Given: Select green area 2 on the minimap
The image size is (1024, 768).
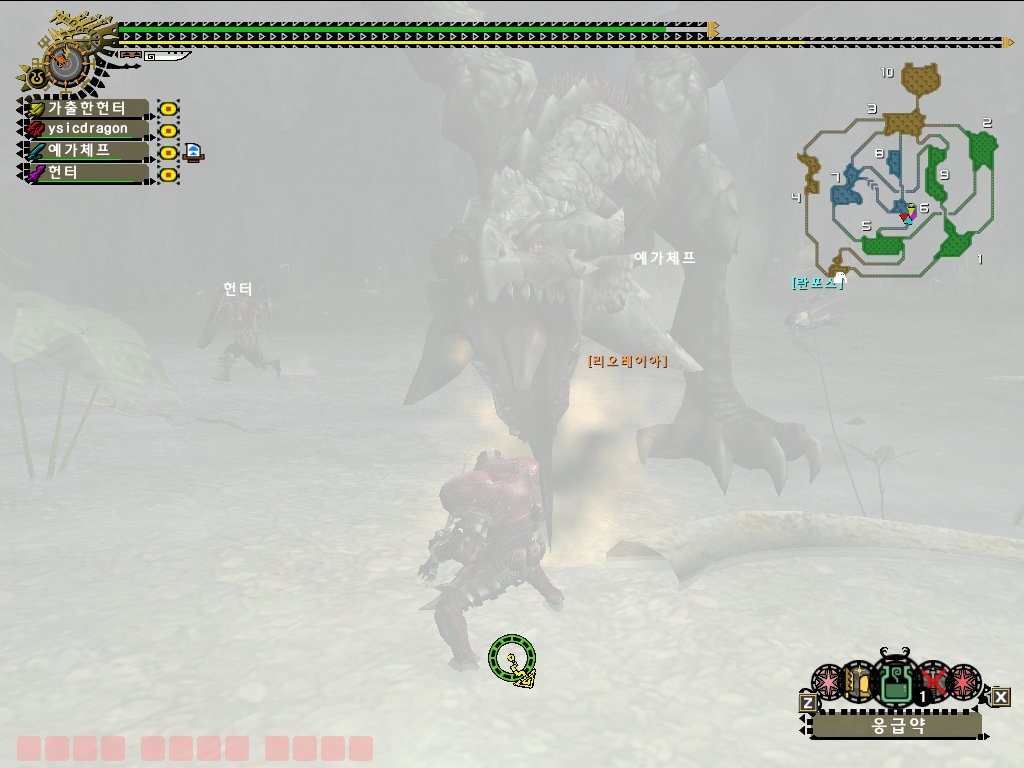Looking at the screenshot, I should click(983, 150).
